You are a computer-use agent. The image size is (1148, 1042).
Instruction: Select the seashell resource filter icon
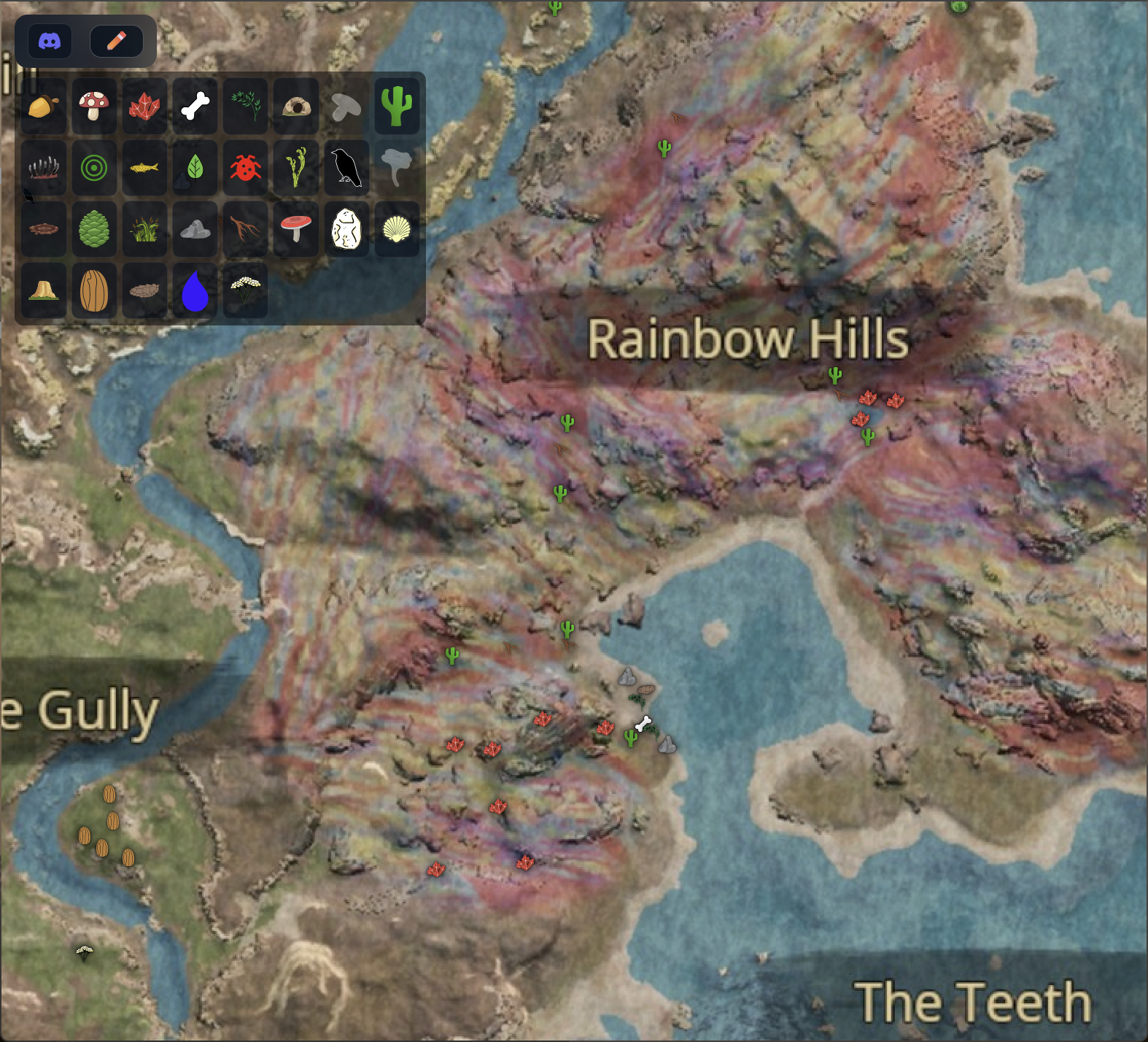(396, 228)
